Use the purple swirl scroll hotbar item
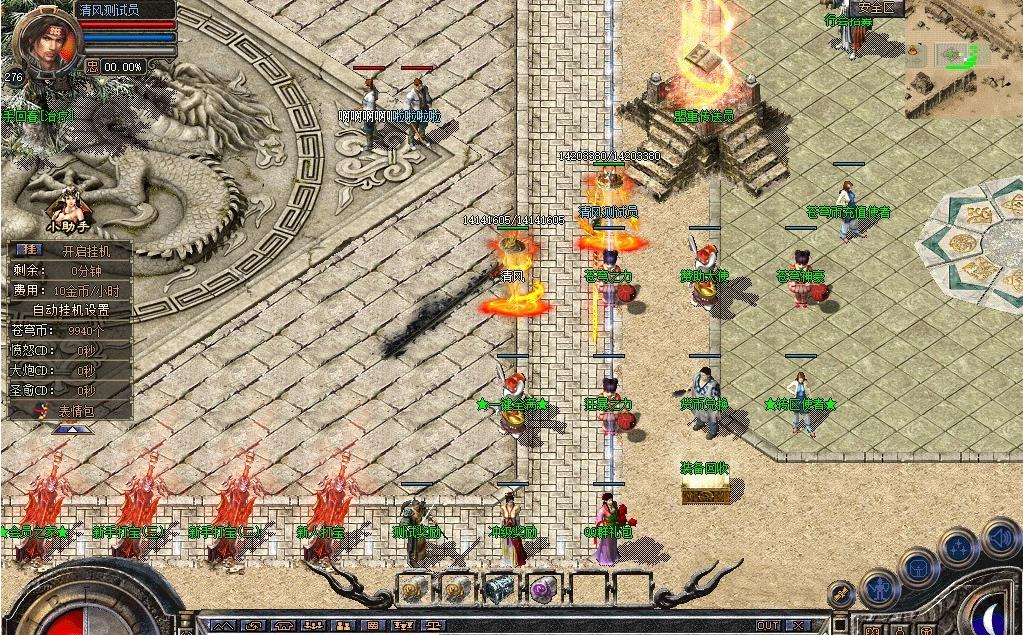 [543, 590]
